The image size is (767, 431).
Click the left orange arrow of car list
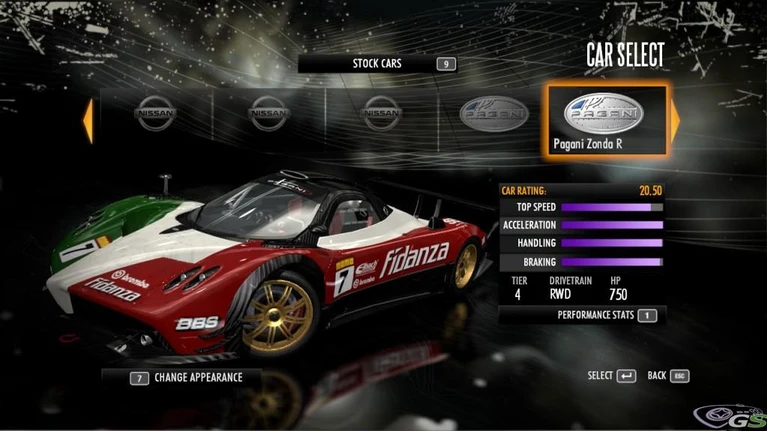coord(88,120)
